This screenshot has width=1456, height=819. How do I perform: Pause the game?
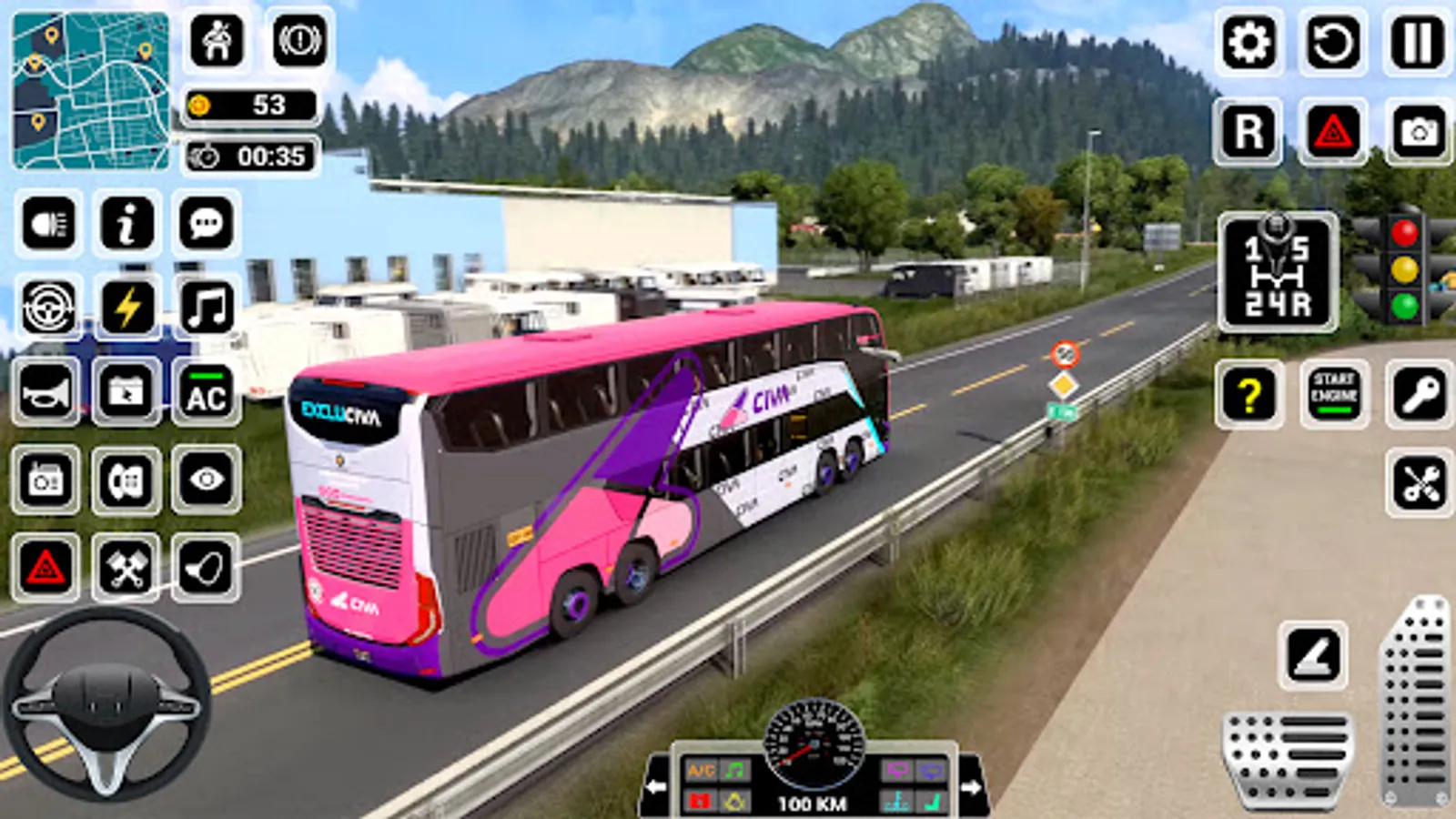1417,43
